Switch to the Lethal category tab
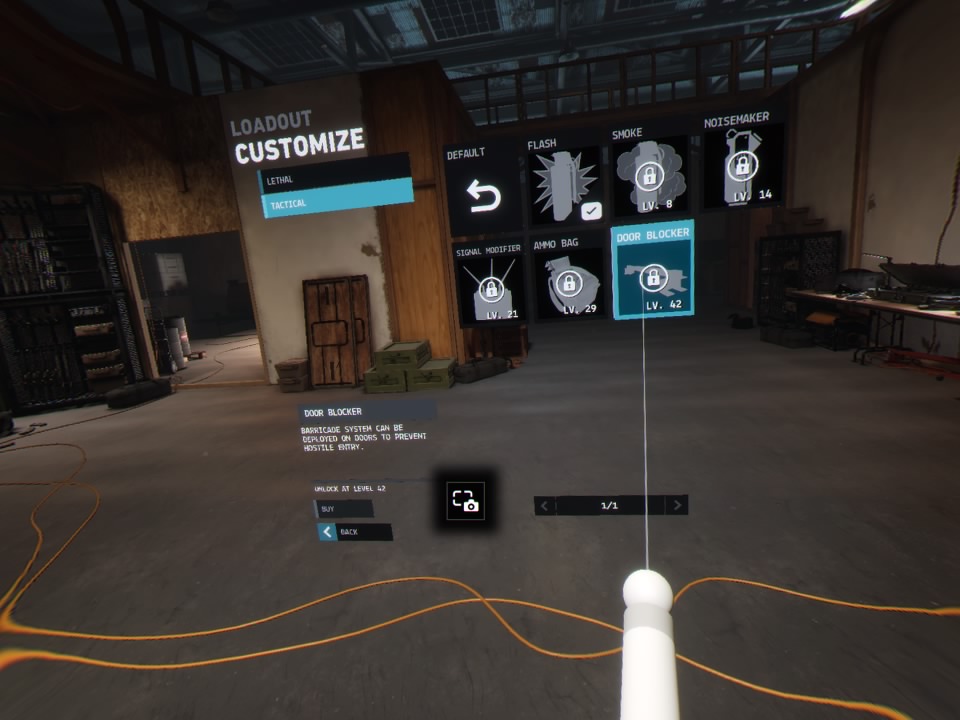960x720 pixels. (334, 178)
